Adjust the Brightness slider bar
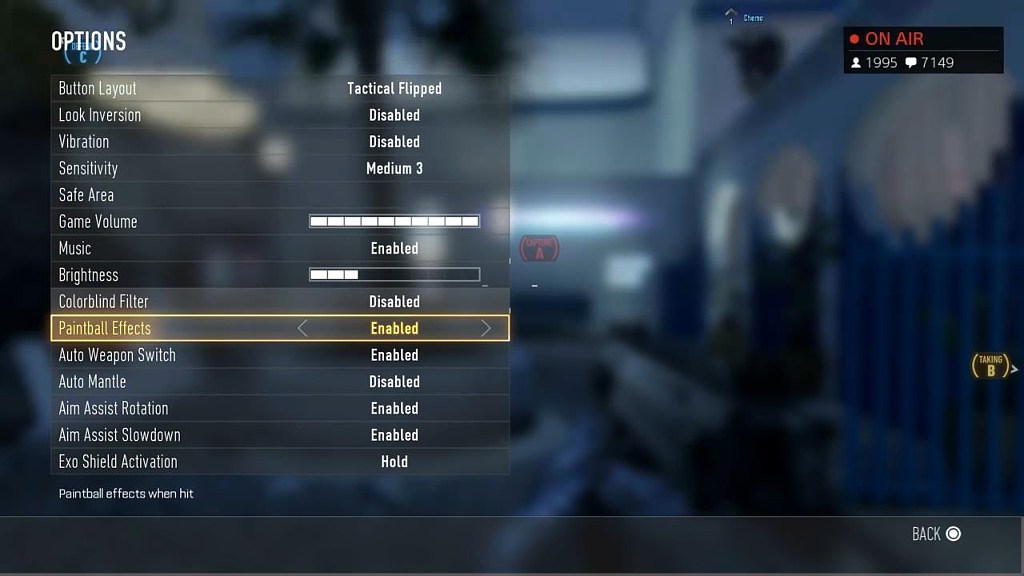Screen dimensions: 1024x576 coord(394,275)
